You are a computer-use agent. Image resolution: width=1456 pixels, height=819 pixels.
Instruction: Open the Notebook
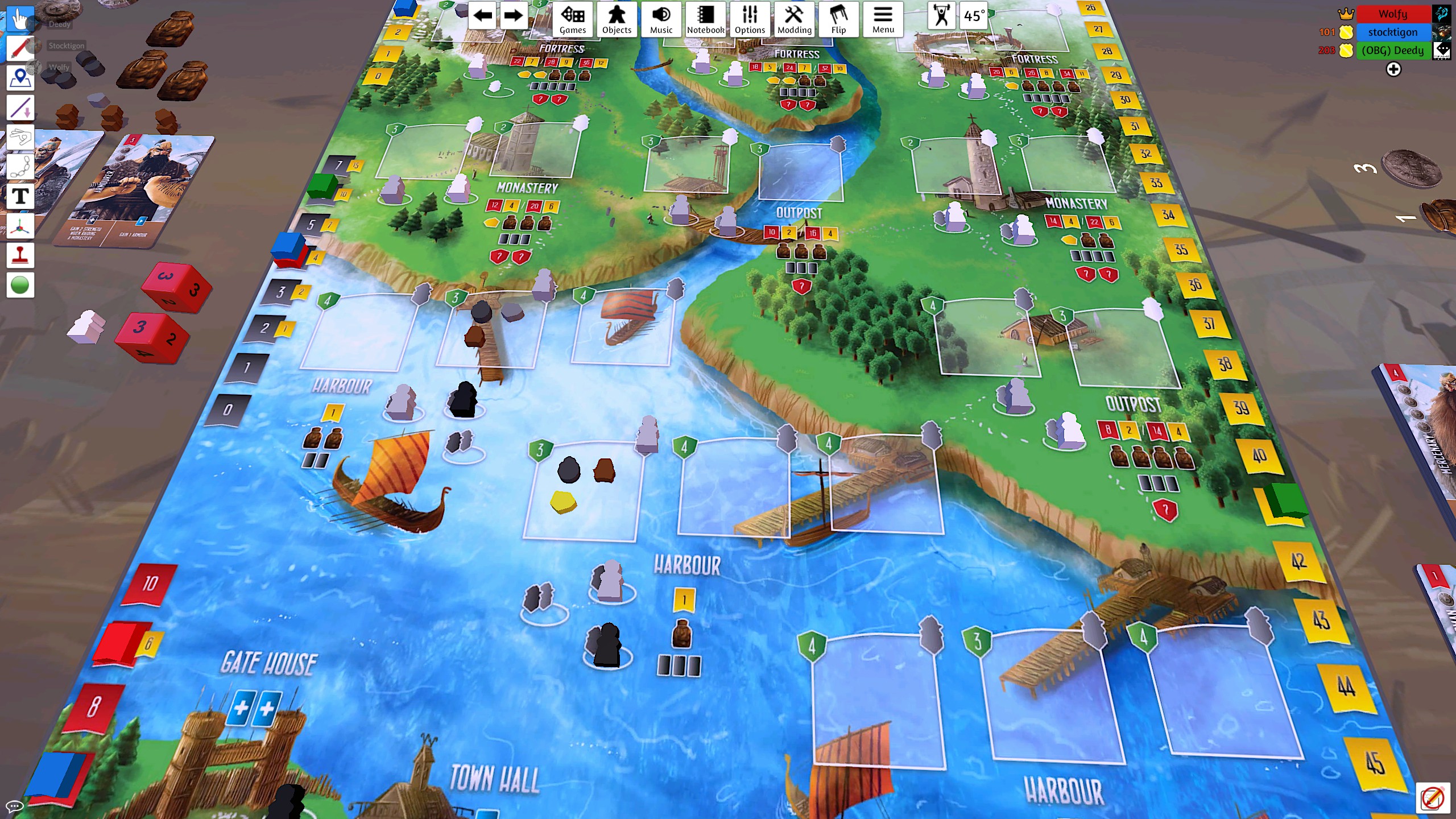tap(705, 19)
